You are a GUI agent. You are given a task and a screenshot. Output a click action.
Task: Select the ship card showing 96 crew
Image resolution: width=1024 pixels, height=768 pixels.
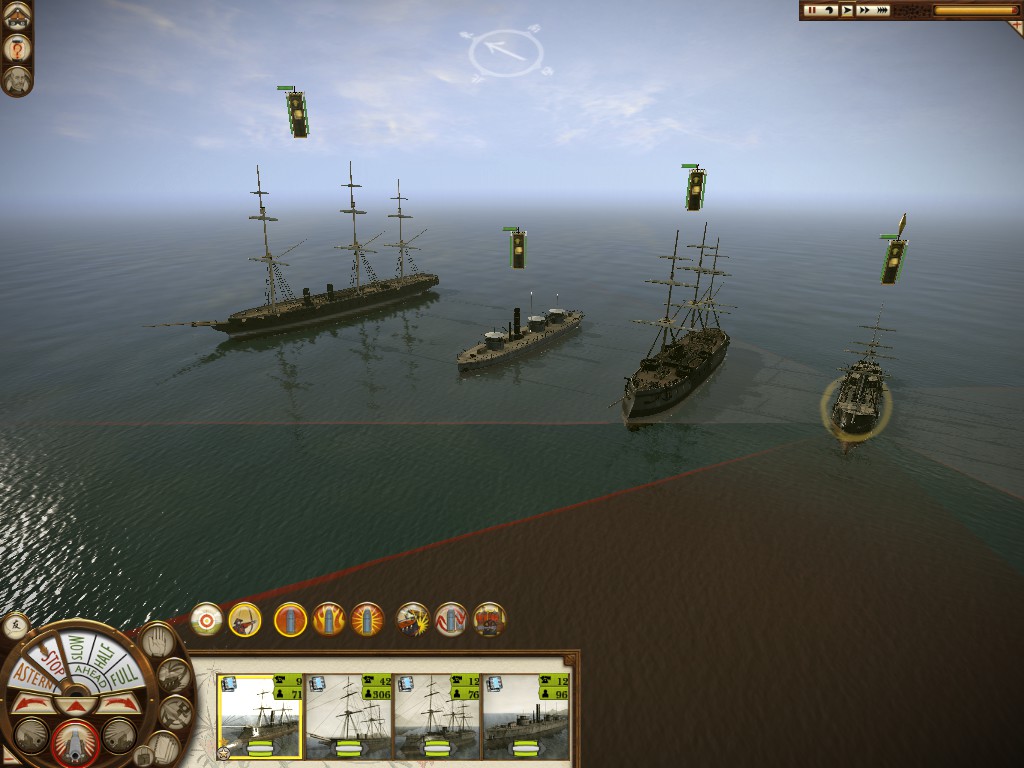(526, 716)
